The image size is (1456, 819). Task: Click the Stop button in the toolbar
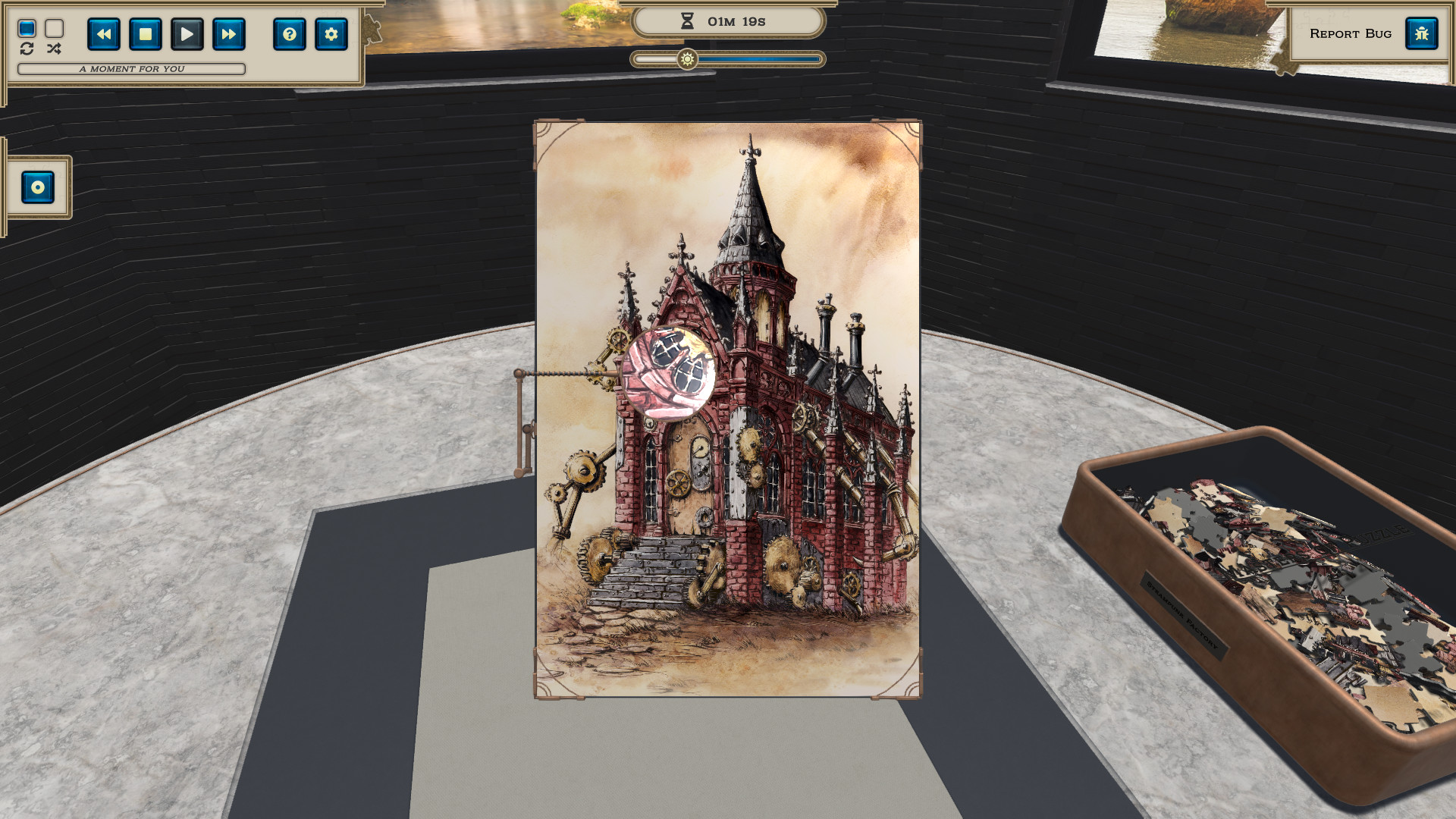[145, 34]
